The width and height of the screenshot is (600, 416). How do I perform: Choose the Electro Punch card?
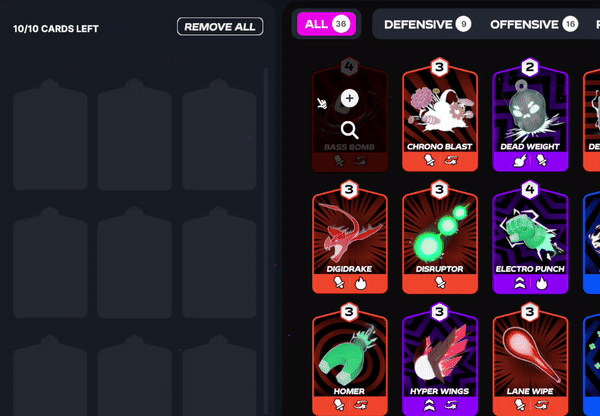click(x=529, y=238)
